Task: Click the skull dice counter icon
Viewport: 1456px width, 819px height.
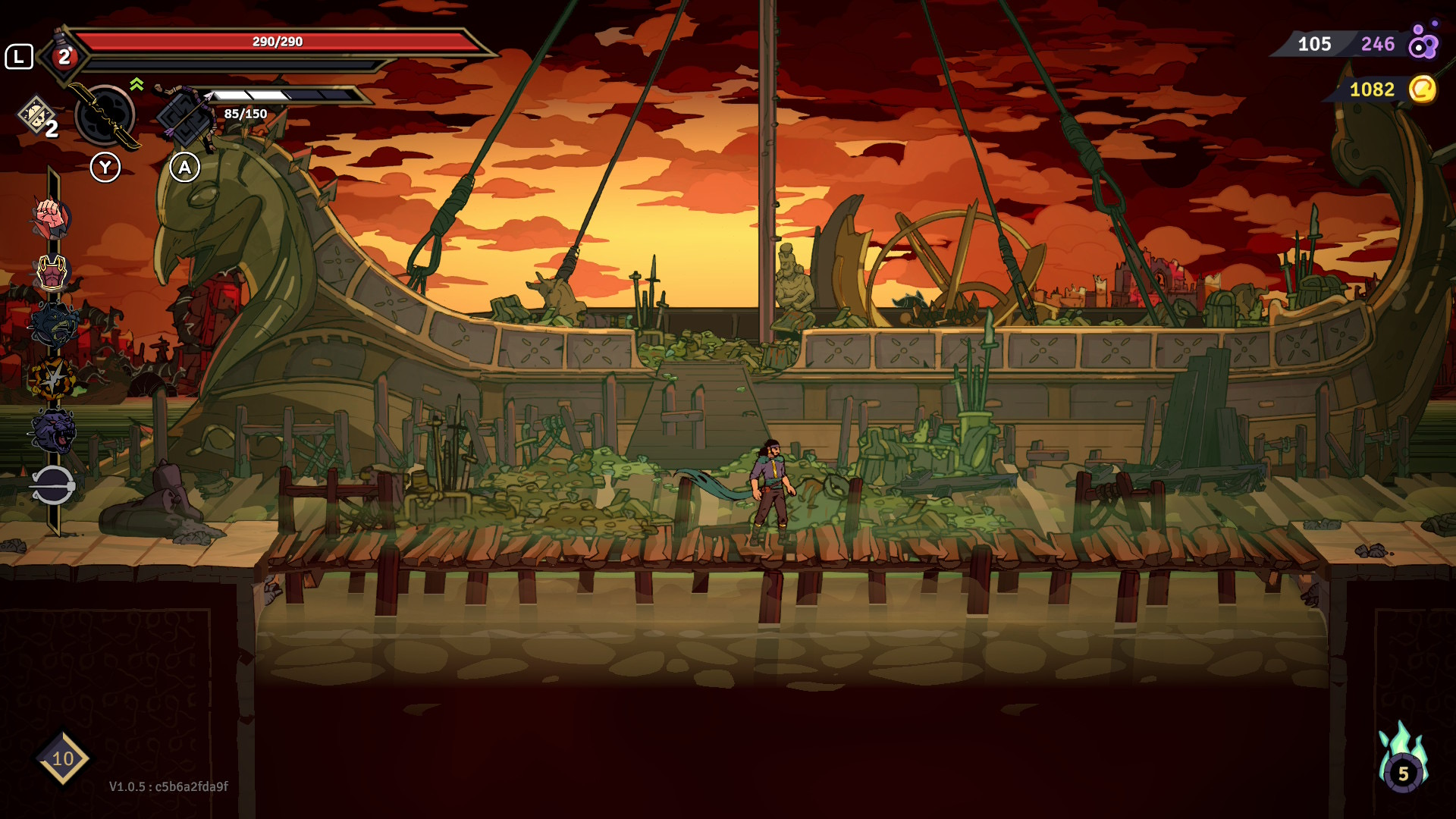Action: tap(36, 115)
